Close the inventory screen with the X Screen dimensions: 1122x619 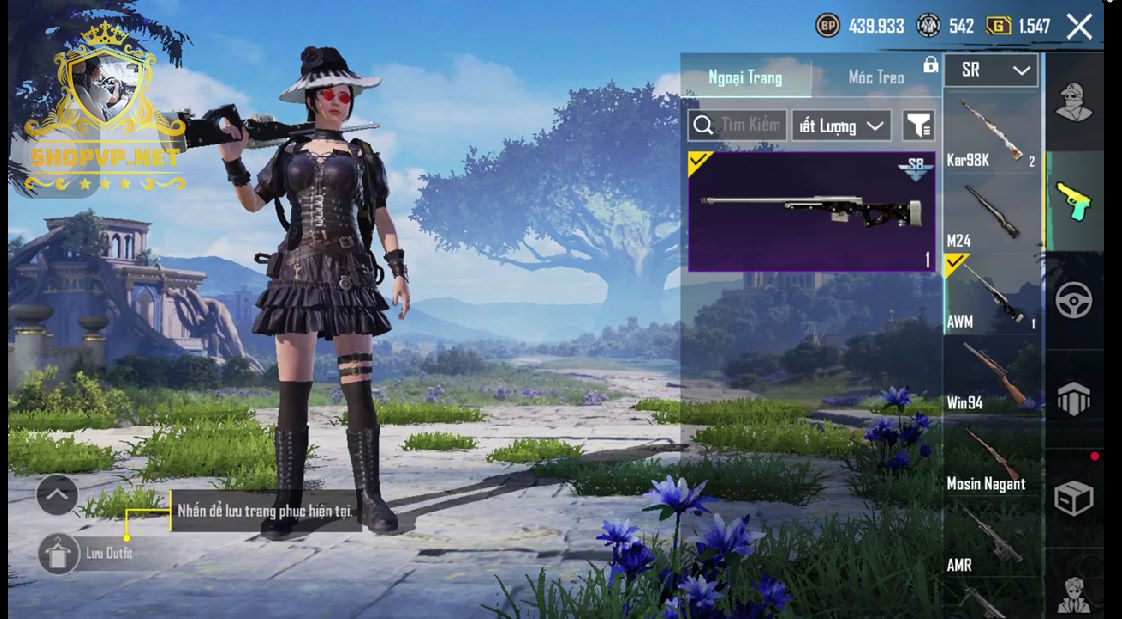point(1079,27)
